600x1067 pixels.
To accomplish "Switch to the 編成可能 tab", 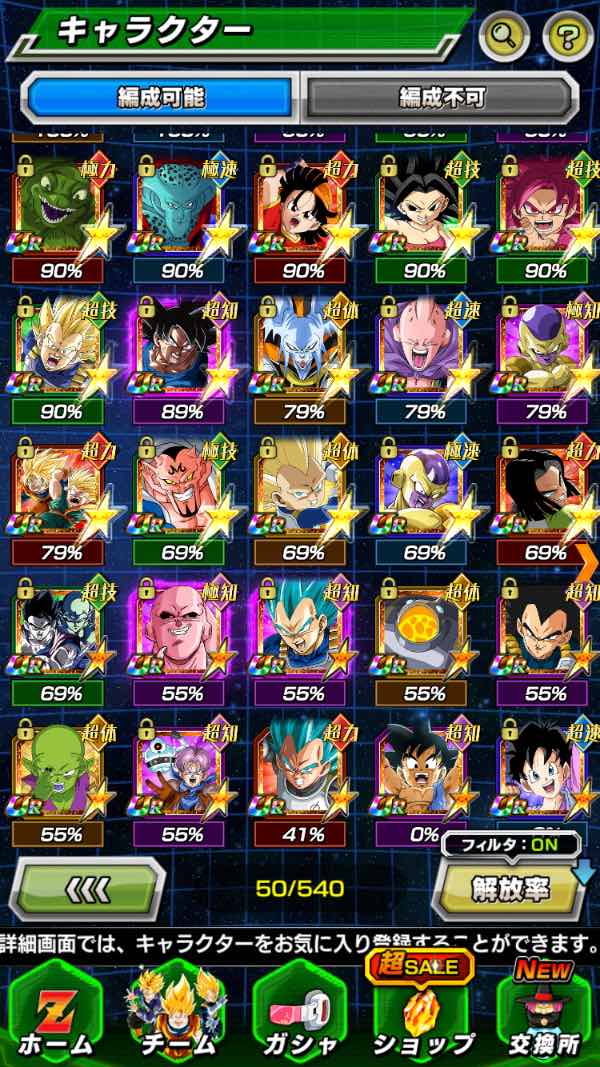I will [161, 97].
